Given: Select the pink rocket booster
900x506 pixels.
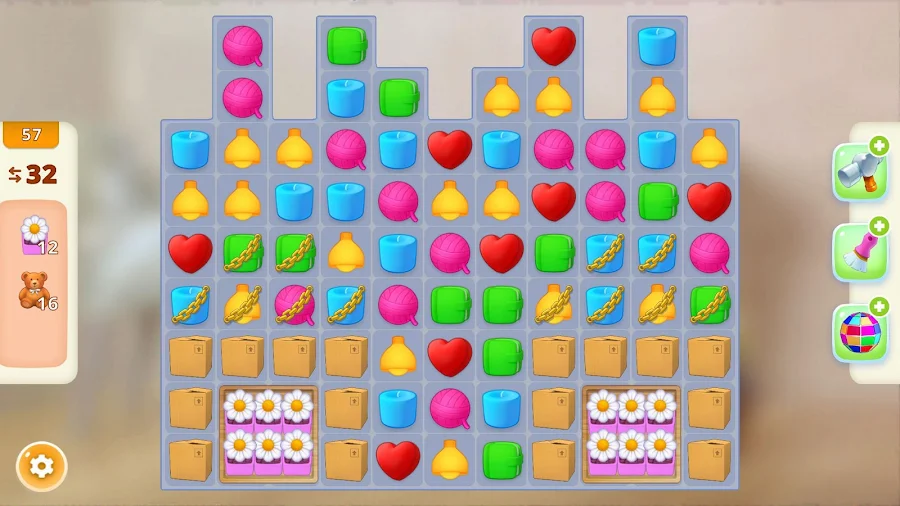Looking at the screenshot, I should click(859, 253).
